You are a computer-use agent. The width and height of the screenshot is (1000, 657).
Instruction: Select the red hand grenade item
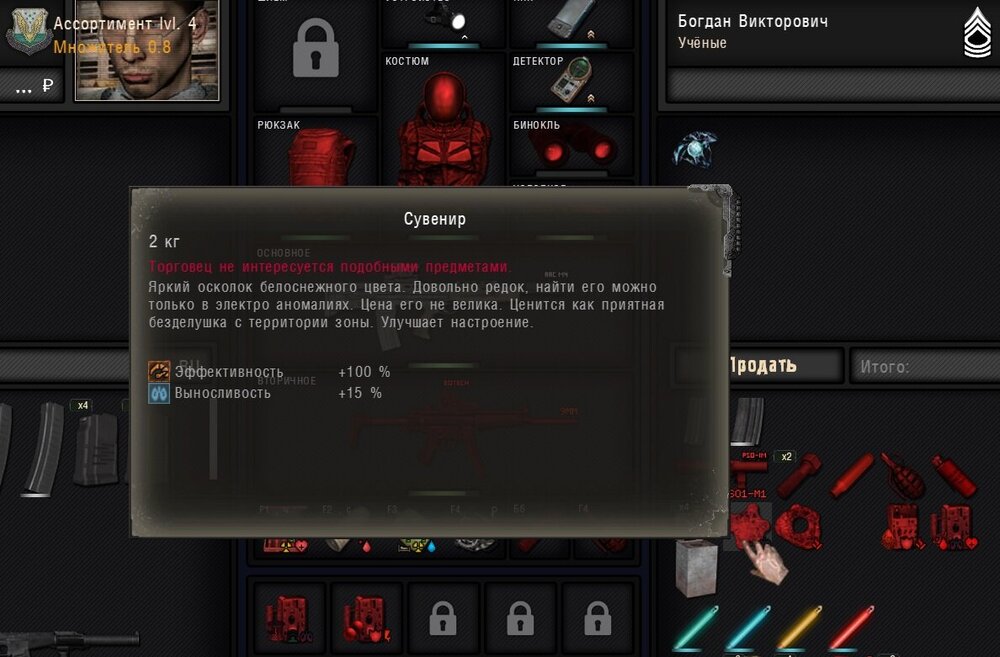coord(902,475)
